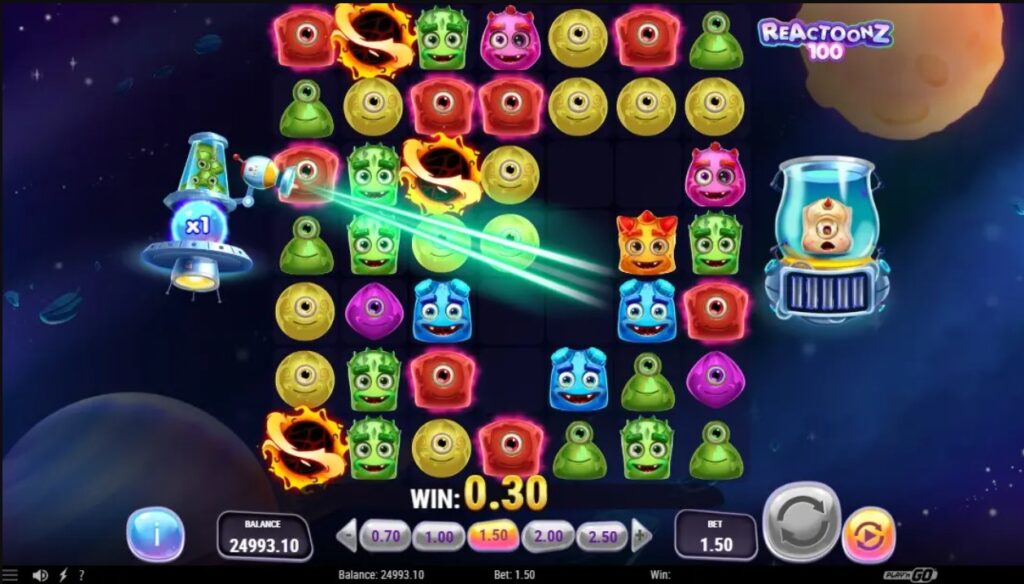Activate the orange autoplay button
Screen dimensions: 1024x584
tap(869, 535)
